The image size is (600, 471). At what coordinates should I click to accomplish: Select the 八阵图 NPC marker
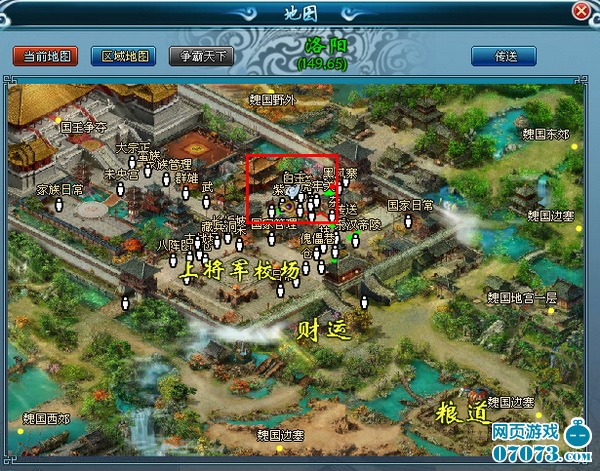173,244
